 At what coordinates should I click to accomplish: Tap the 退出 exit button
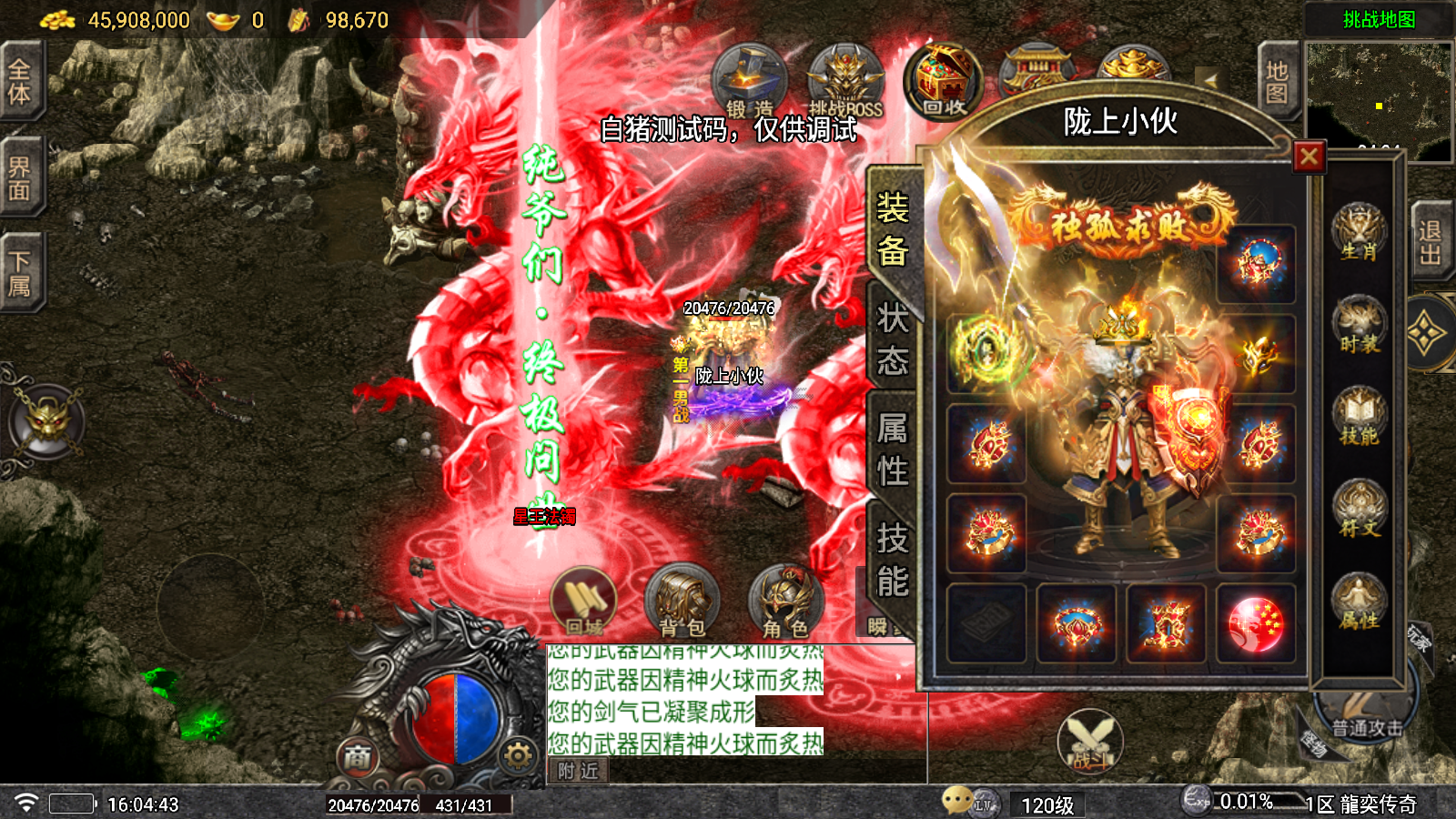click(1430, 243)
